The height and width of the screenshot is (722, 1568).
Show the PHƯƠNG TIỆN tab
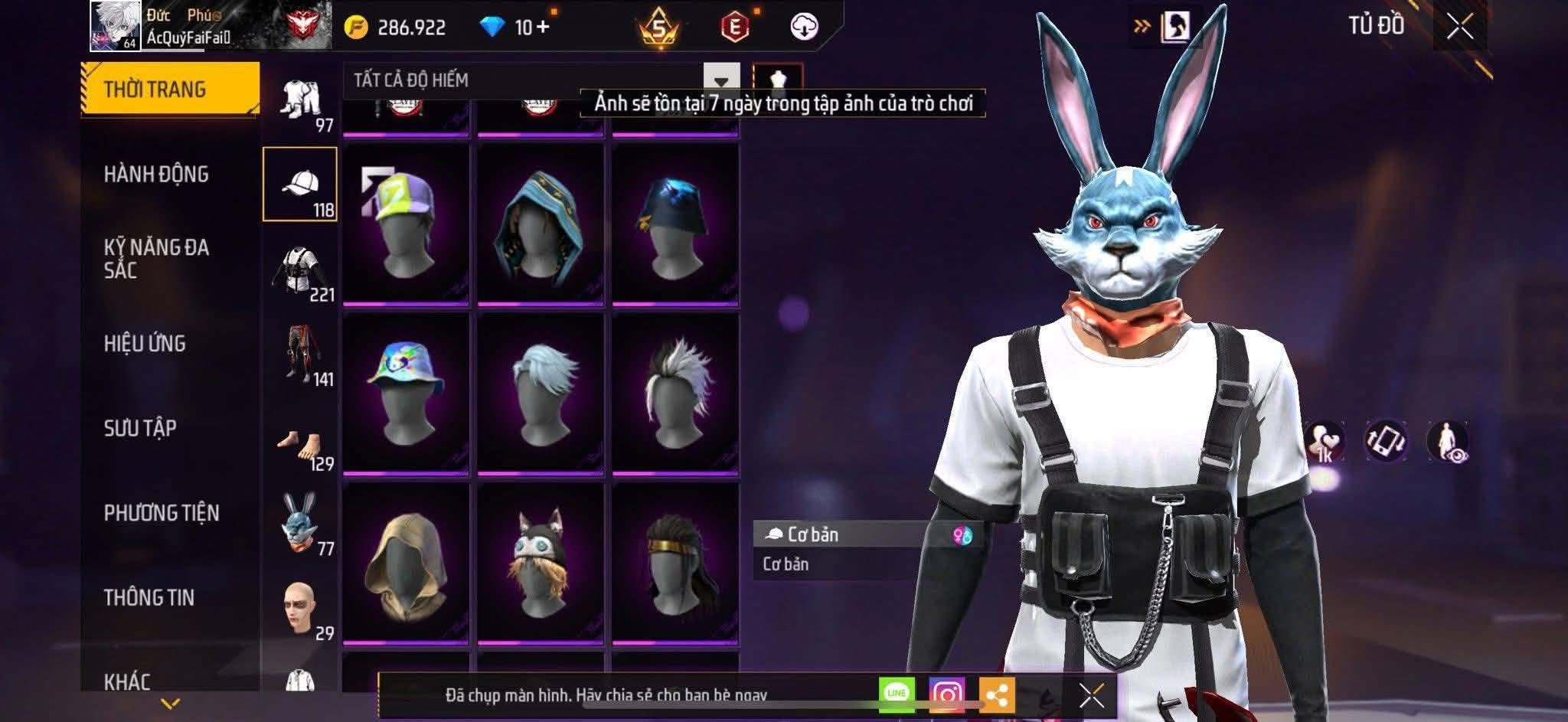pyautogui.click(x=162, y=513)
